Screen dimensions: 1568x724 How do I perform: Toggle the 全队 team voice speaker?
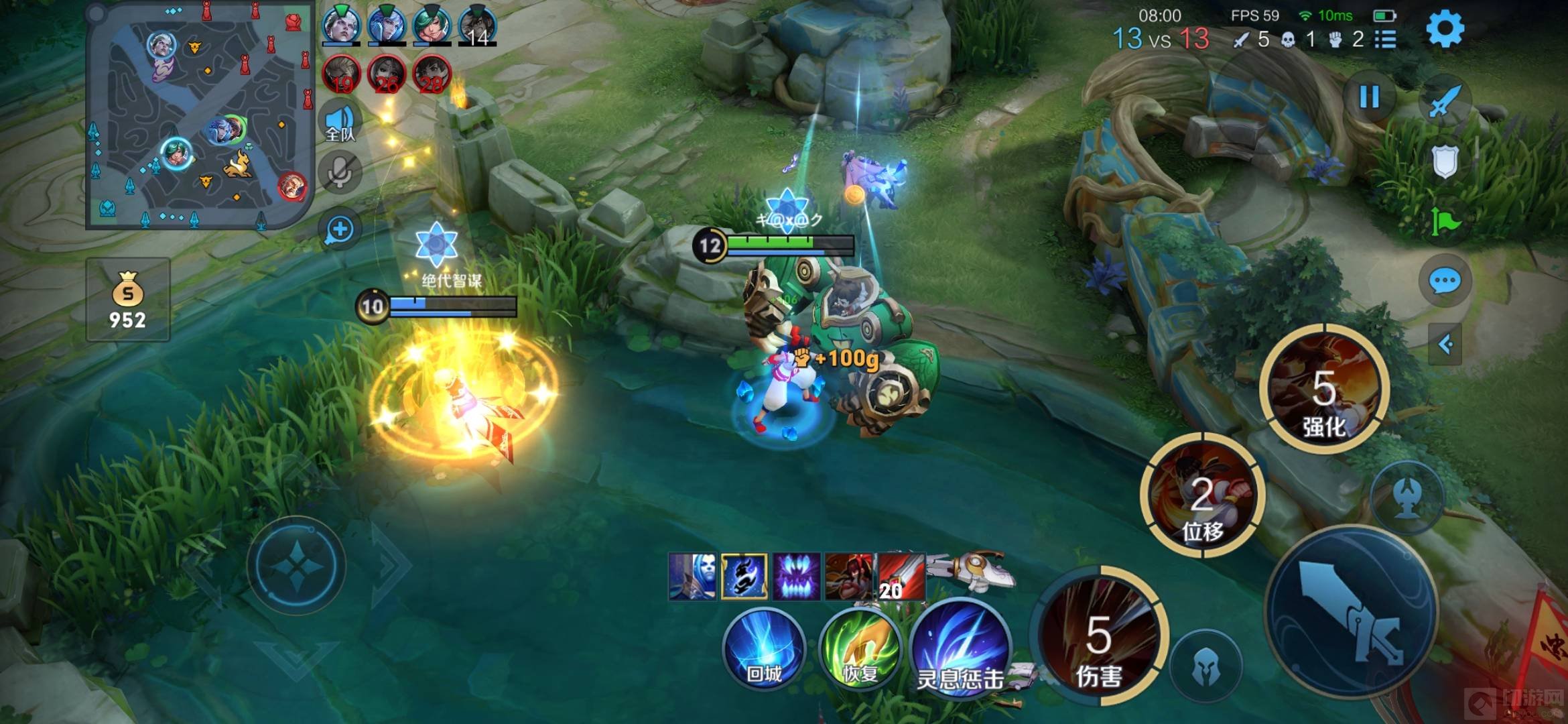[340, 123]
